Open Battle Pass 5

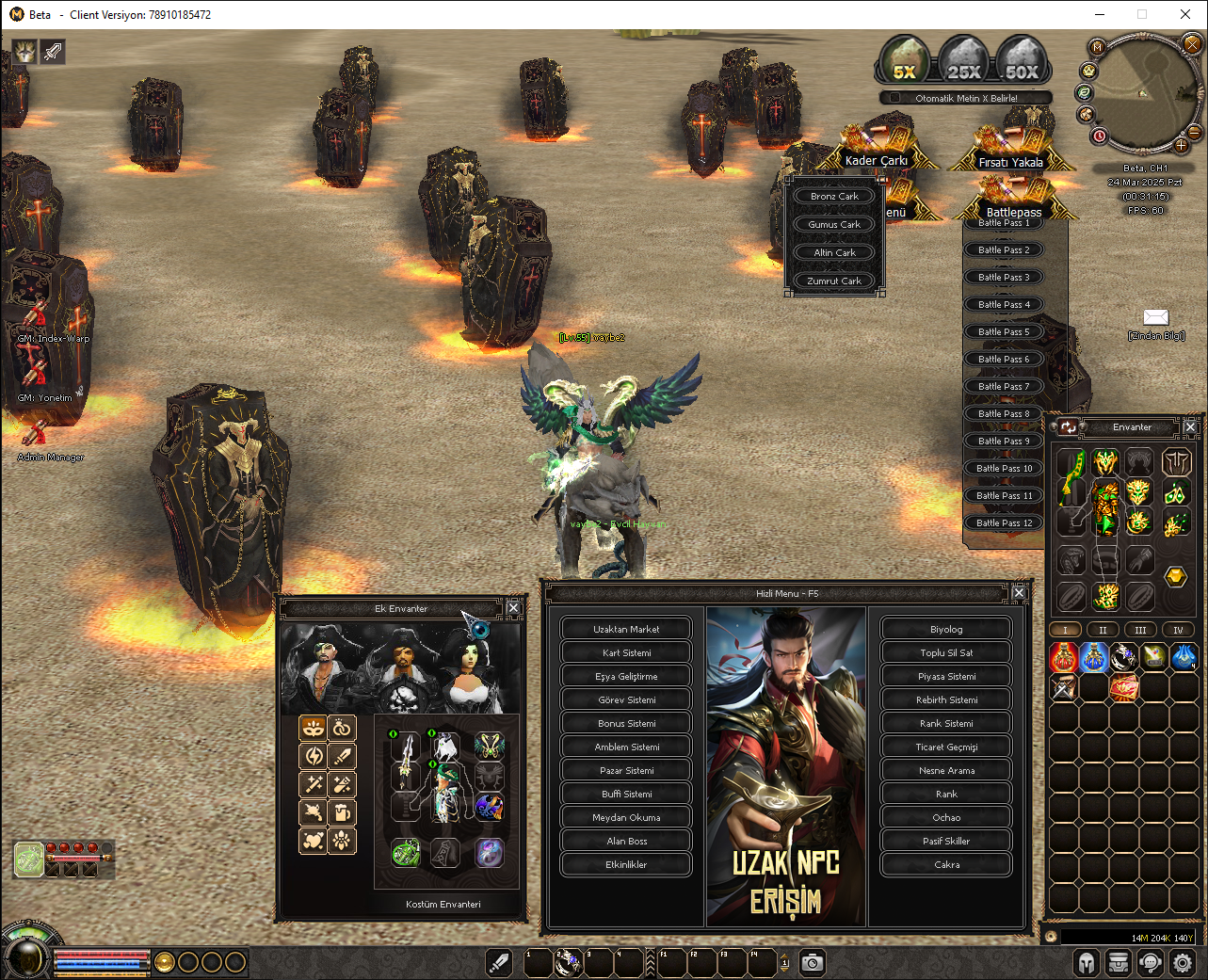coord(1004,331)
